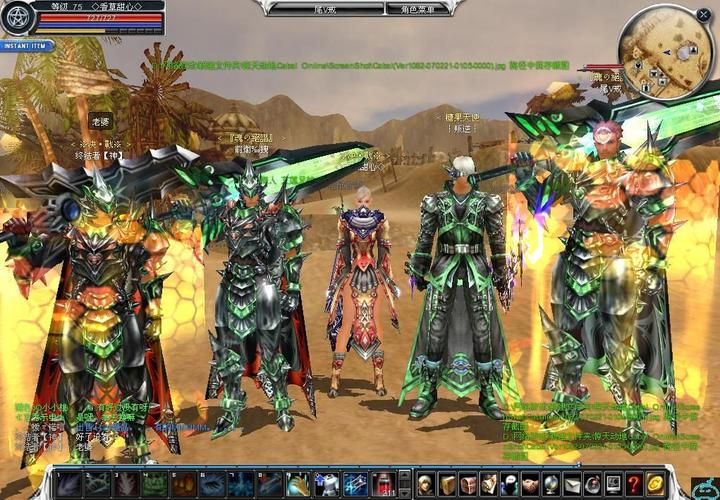
Task: Open the mail envelope icon
Action: (571, 483)
